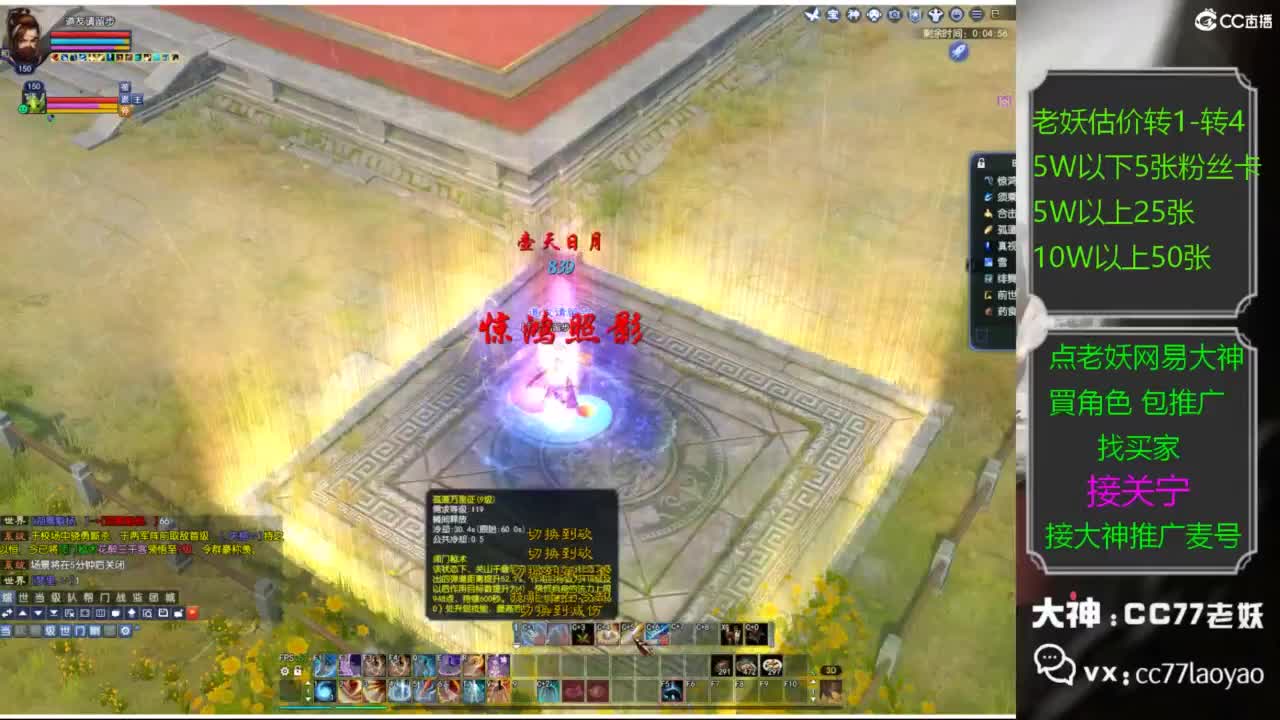The image size is (1280, 720).
Task: Open the 宝 treasure icon in top toolbar
Action: tap(833, 15)
